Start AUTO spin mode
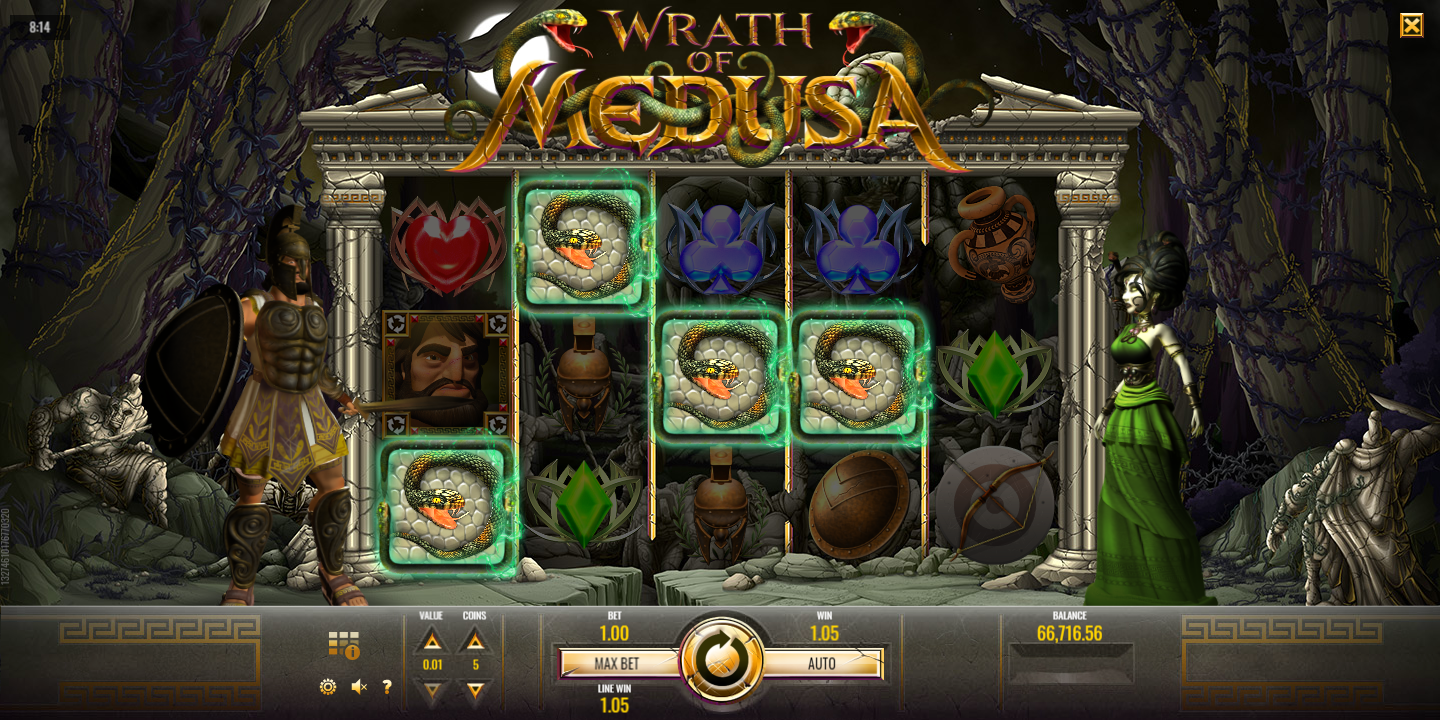1440x720 pixels. [822, 663]
